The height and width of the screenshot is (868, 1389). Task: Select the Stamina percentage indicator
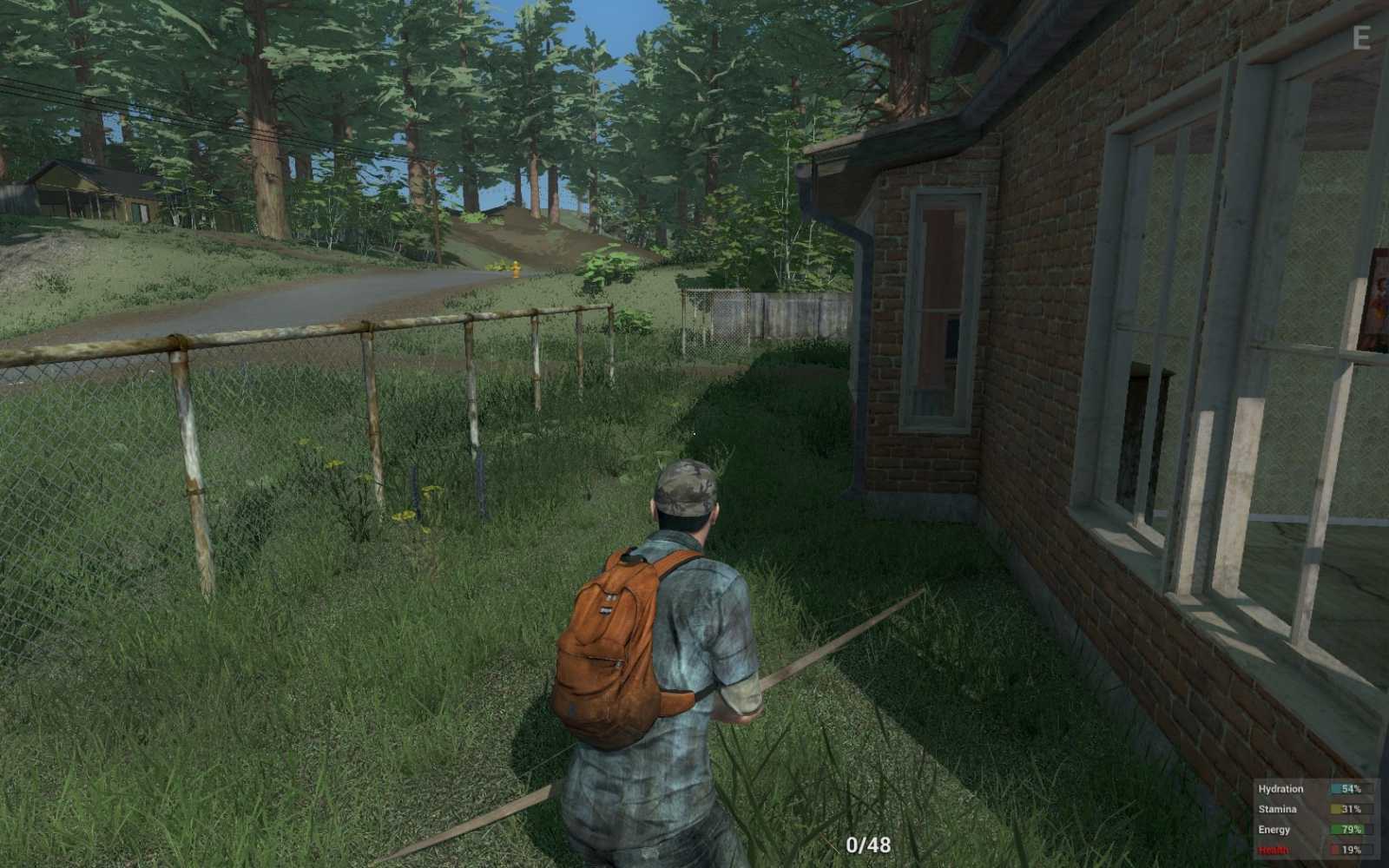(x=1351, y=809)
